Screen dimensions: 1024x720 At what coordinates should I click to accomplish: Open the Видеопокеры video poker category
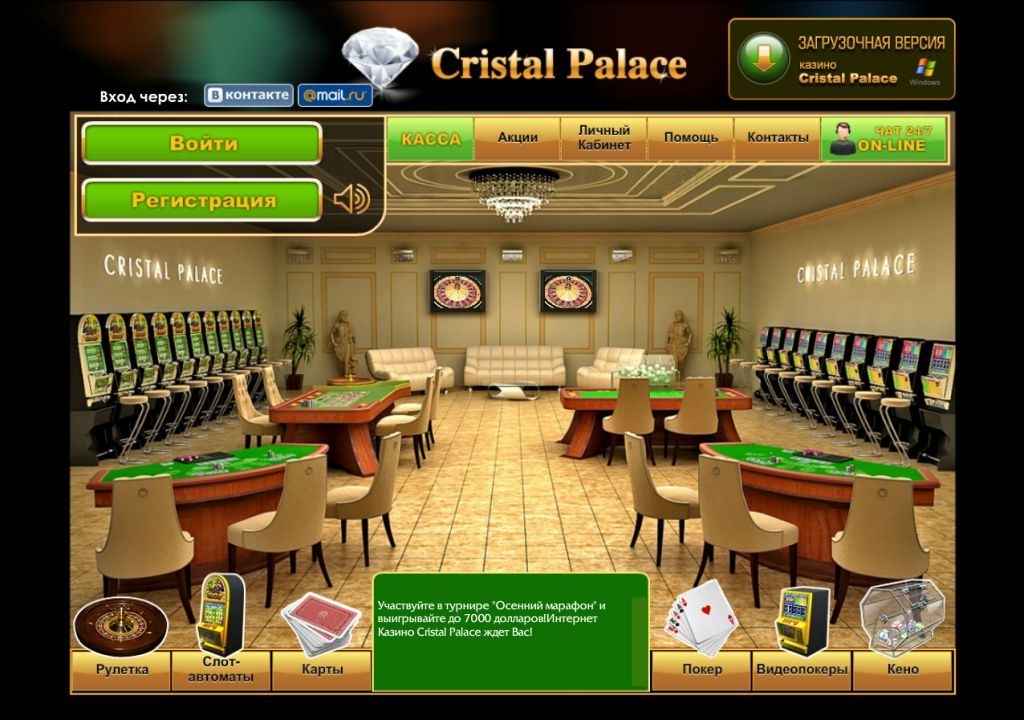[801, 669]
